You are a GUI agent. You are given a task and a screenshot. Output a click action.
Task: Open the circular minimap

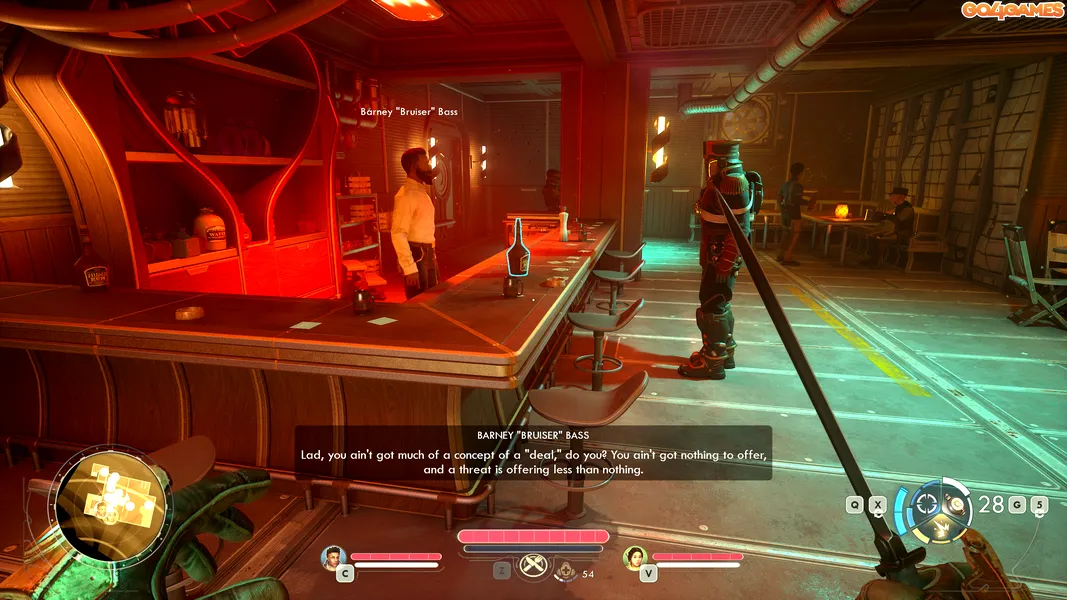[x=112, y=501]
